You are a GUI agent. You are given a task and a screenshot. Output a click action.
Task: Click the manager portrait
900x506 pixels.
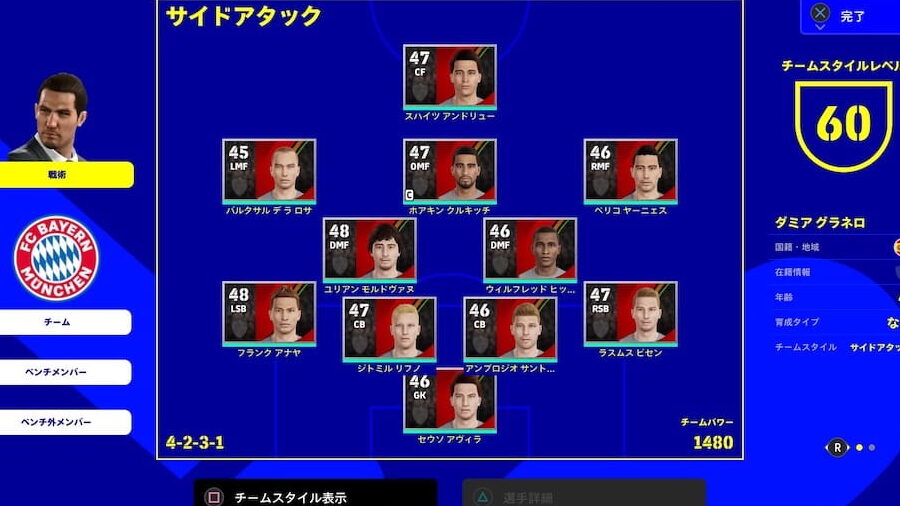pos(58,117)
